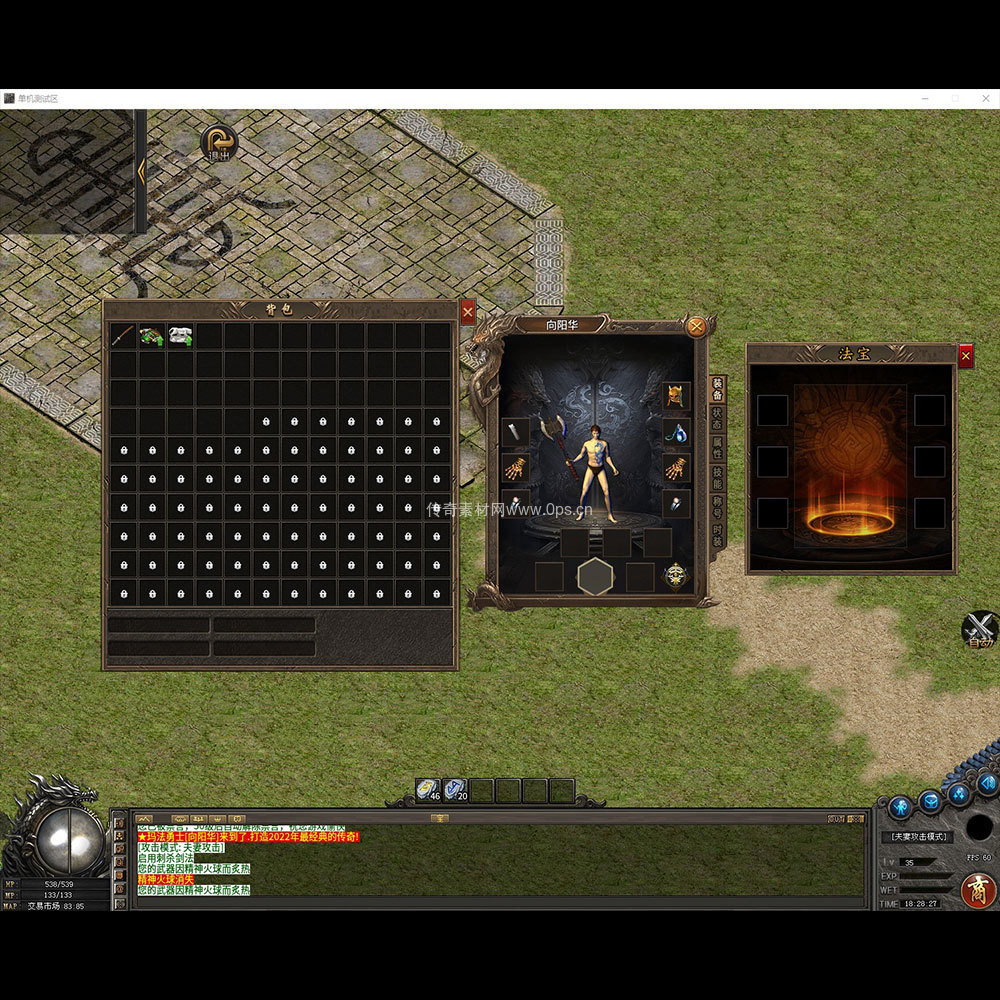
Task: Switch to the 技能 skills tab
Action: point(717,478)
